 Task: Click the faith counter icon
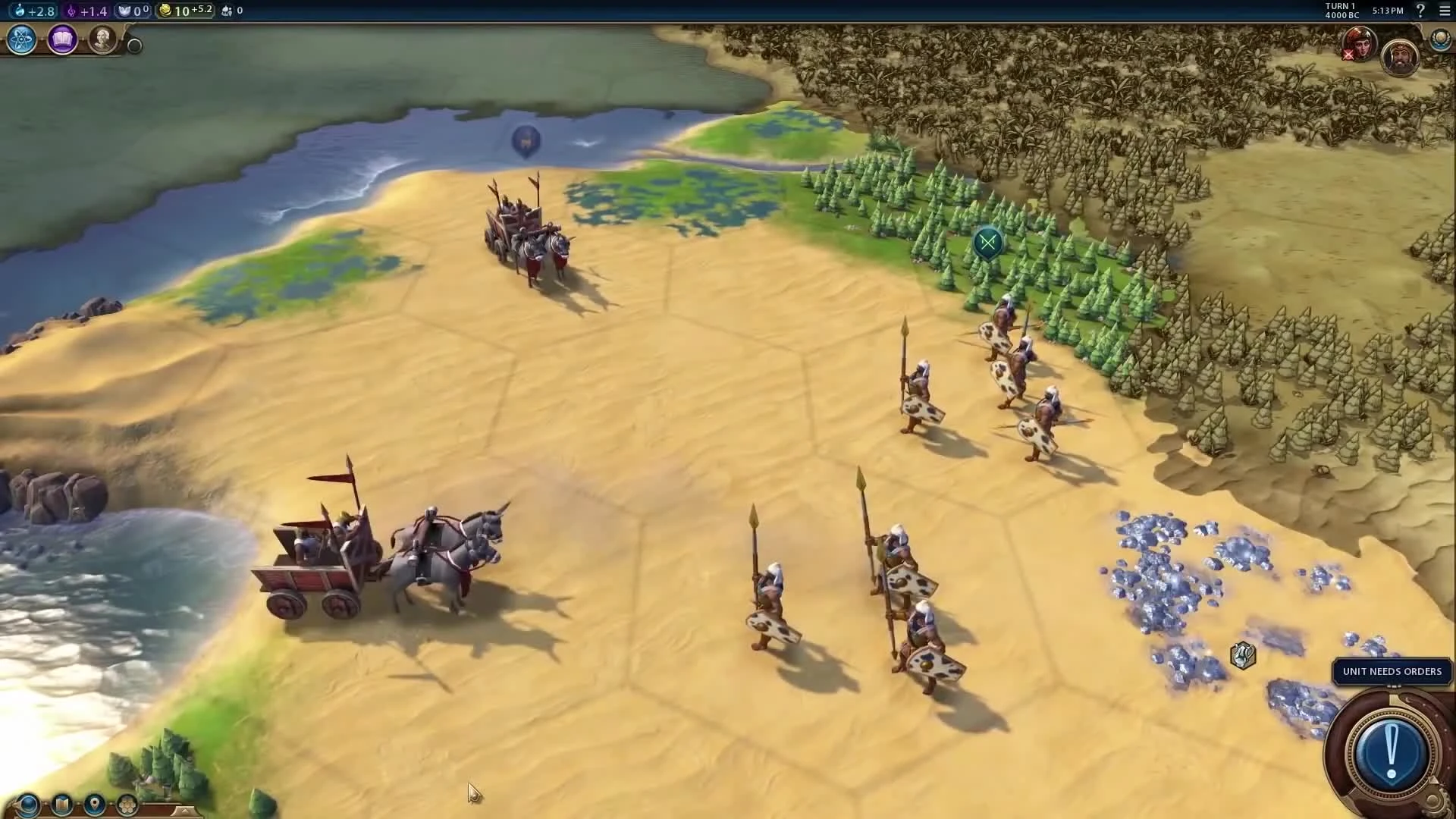click(x=123, y=10)
